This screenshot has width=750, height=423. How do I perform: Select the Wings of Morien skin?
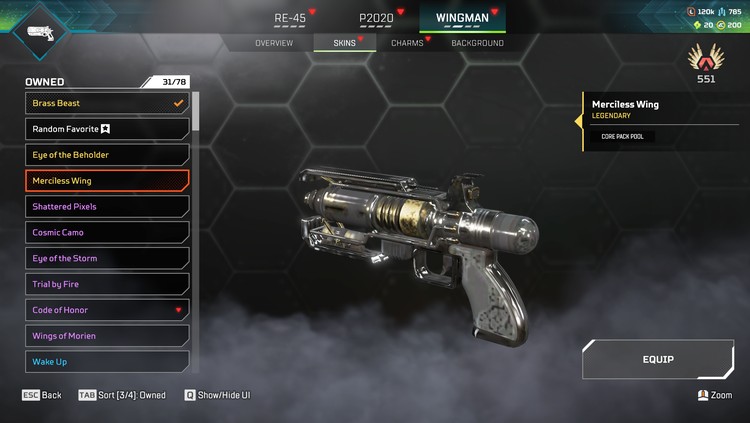(107, 336)
